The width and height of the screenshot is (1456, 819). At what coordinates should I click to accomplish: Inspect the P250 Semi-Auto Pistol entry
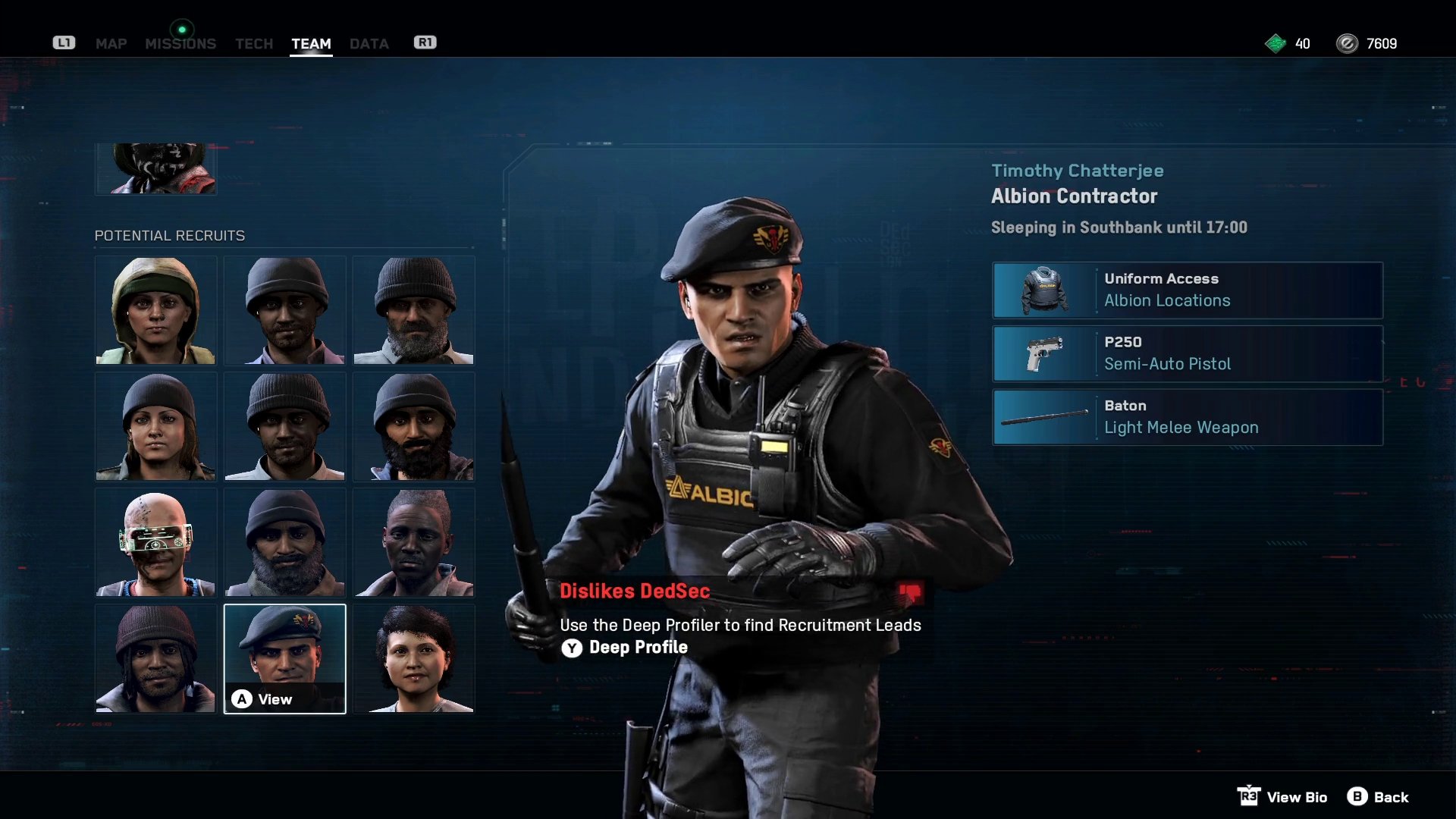click(1187, 354)
